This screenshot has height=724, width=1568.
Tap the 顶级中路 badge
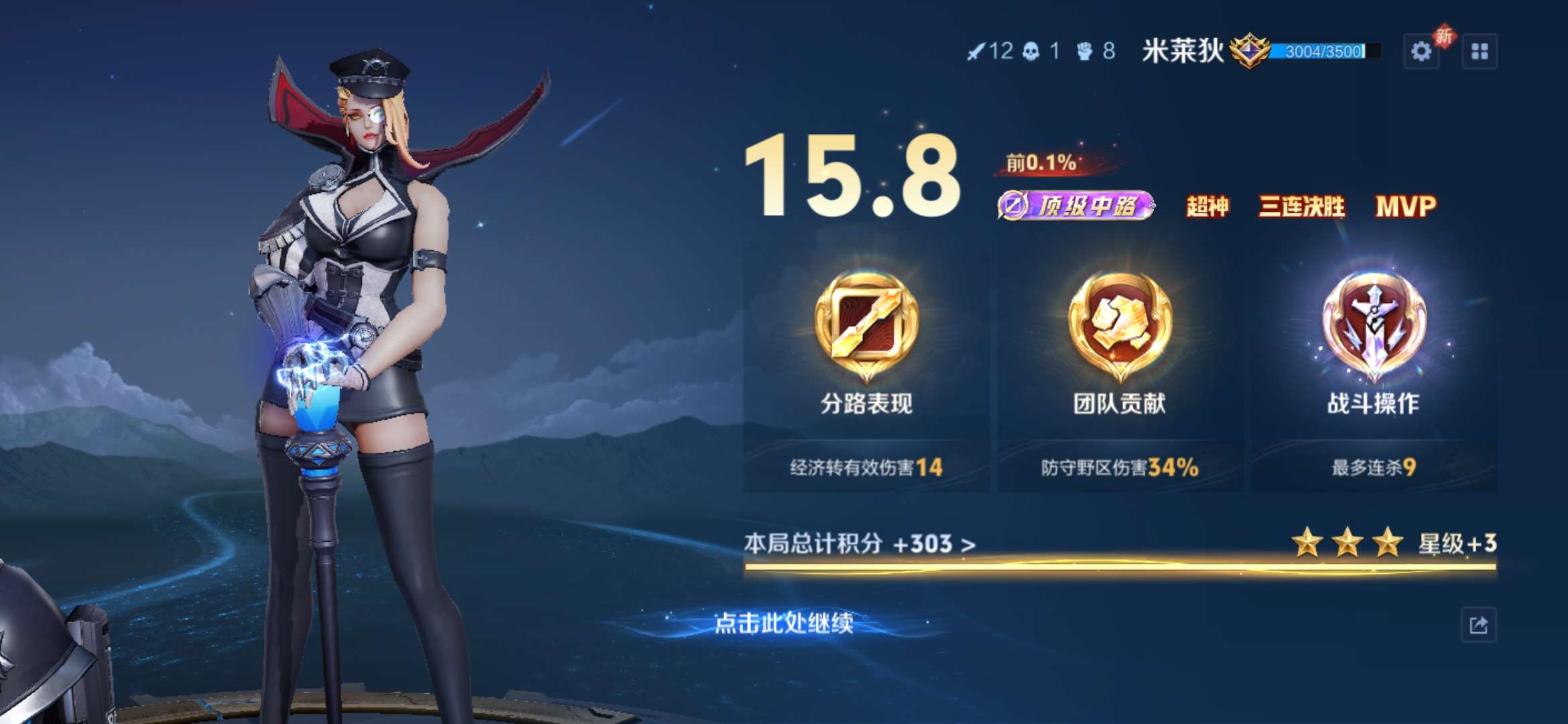pyautogui.click(x=1076, y=206)
